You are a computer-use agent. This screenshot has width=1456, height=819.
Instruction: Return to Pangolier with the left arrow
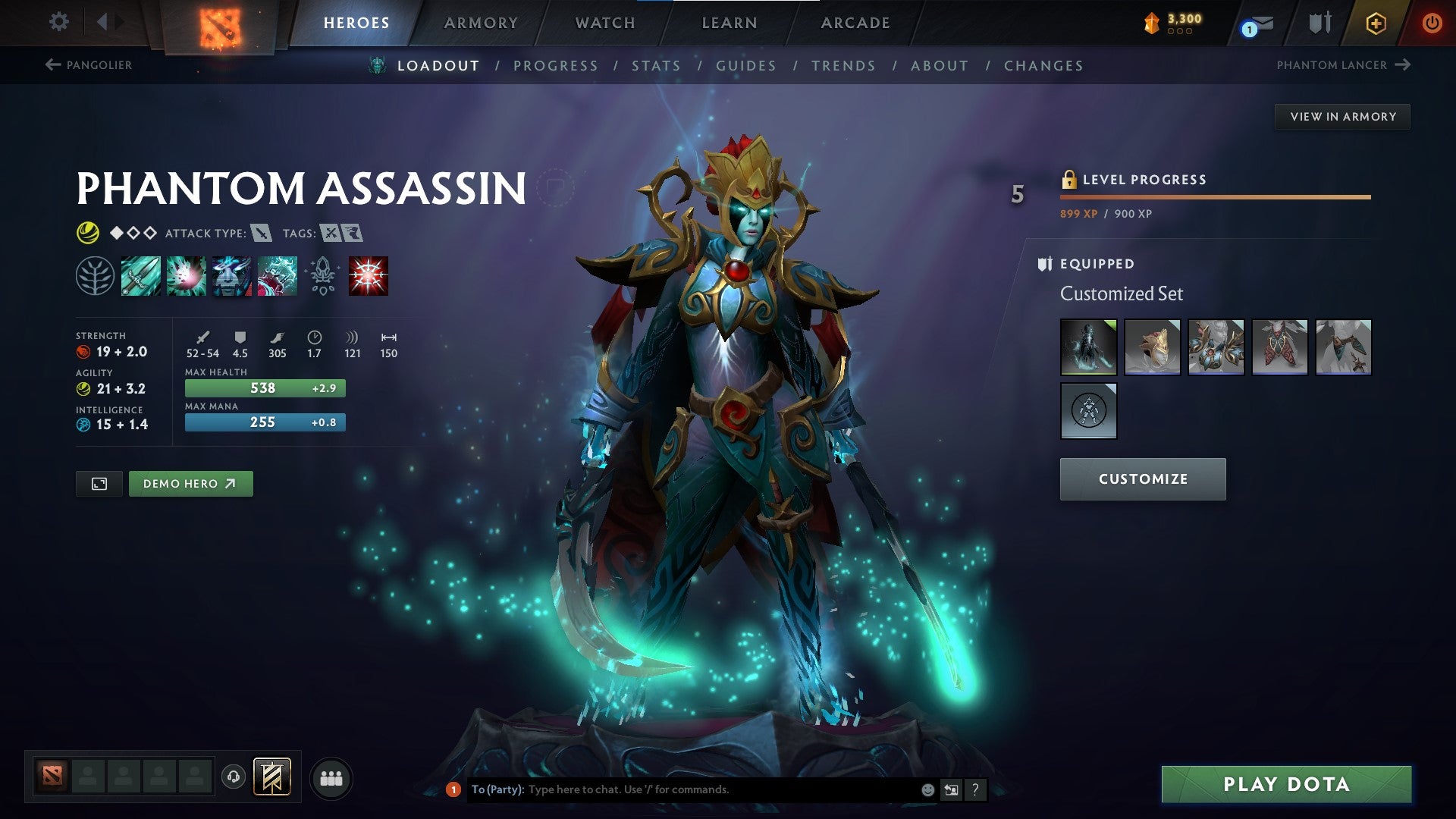(x=52, y=65)
